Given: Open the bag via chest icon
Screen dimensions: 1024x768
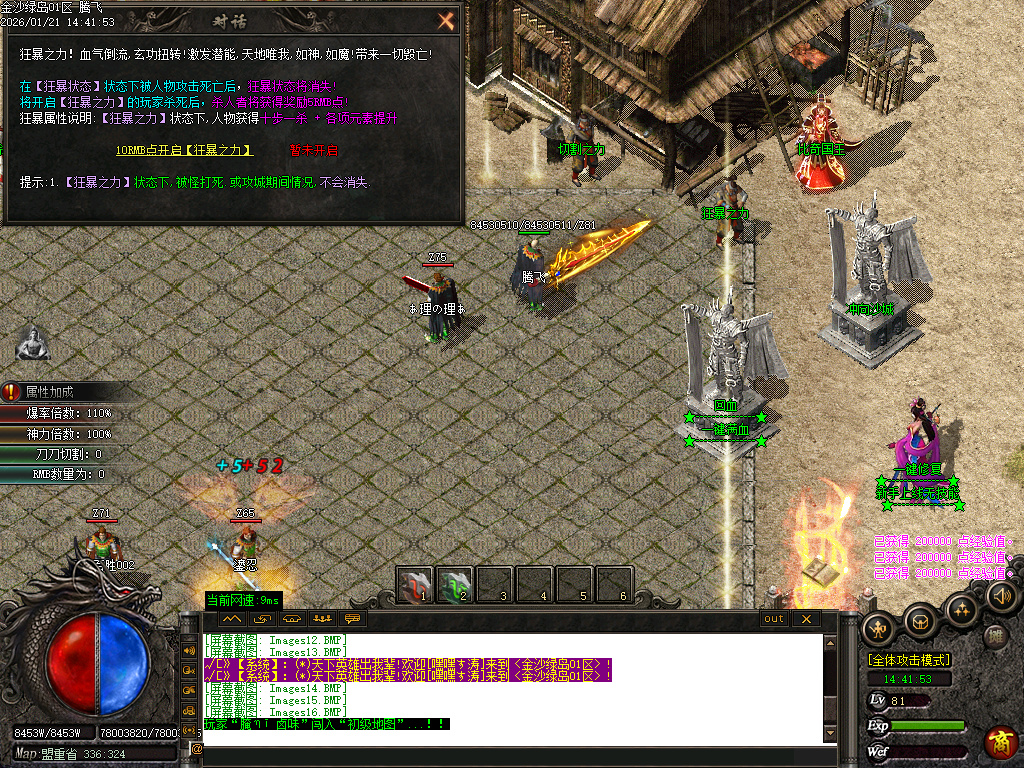Looking at the screenshot, I should click(x=920, y=620).
